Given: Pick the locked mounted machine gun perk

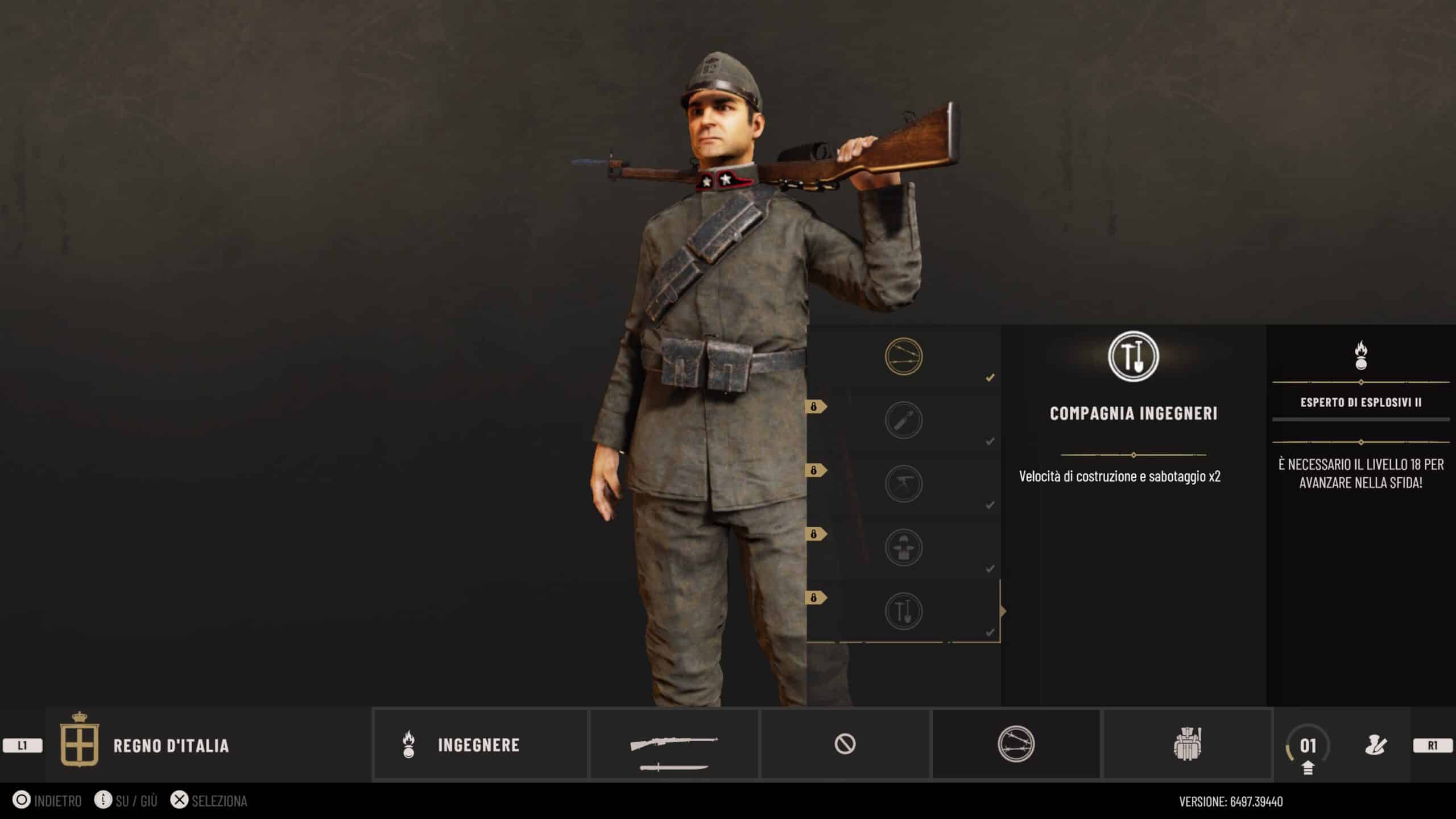Looking at the screenshot, I should (903, 484).
